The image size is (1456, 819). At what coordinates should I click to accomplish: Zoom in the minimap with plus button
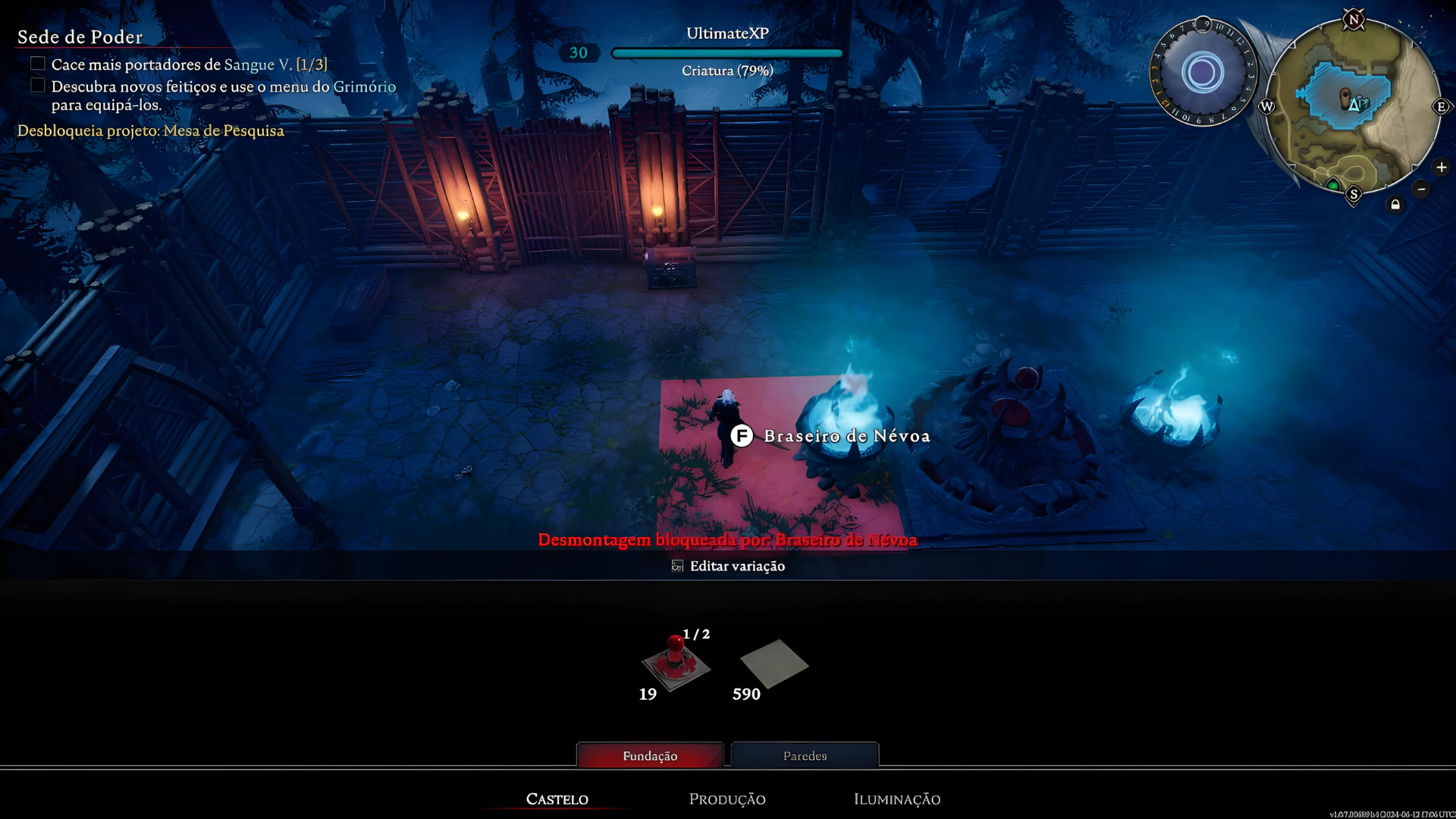point(1441,168)
